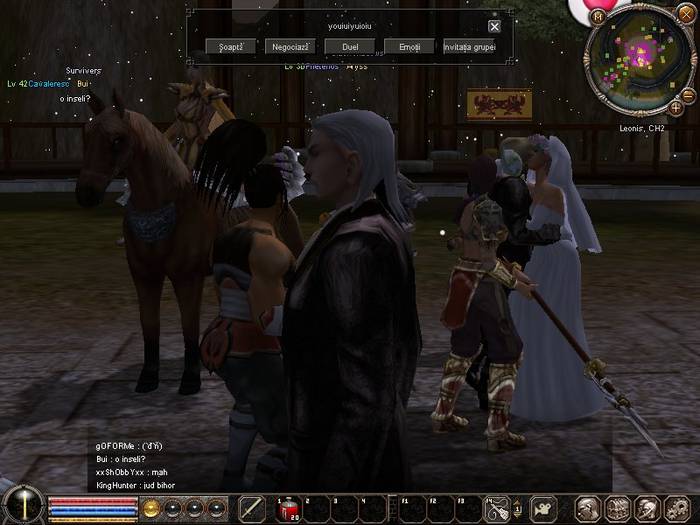
Task: Open the large map with the M button
Action: point(599,17)
